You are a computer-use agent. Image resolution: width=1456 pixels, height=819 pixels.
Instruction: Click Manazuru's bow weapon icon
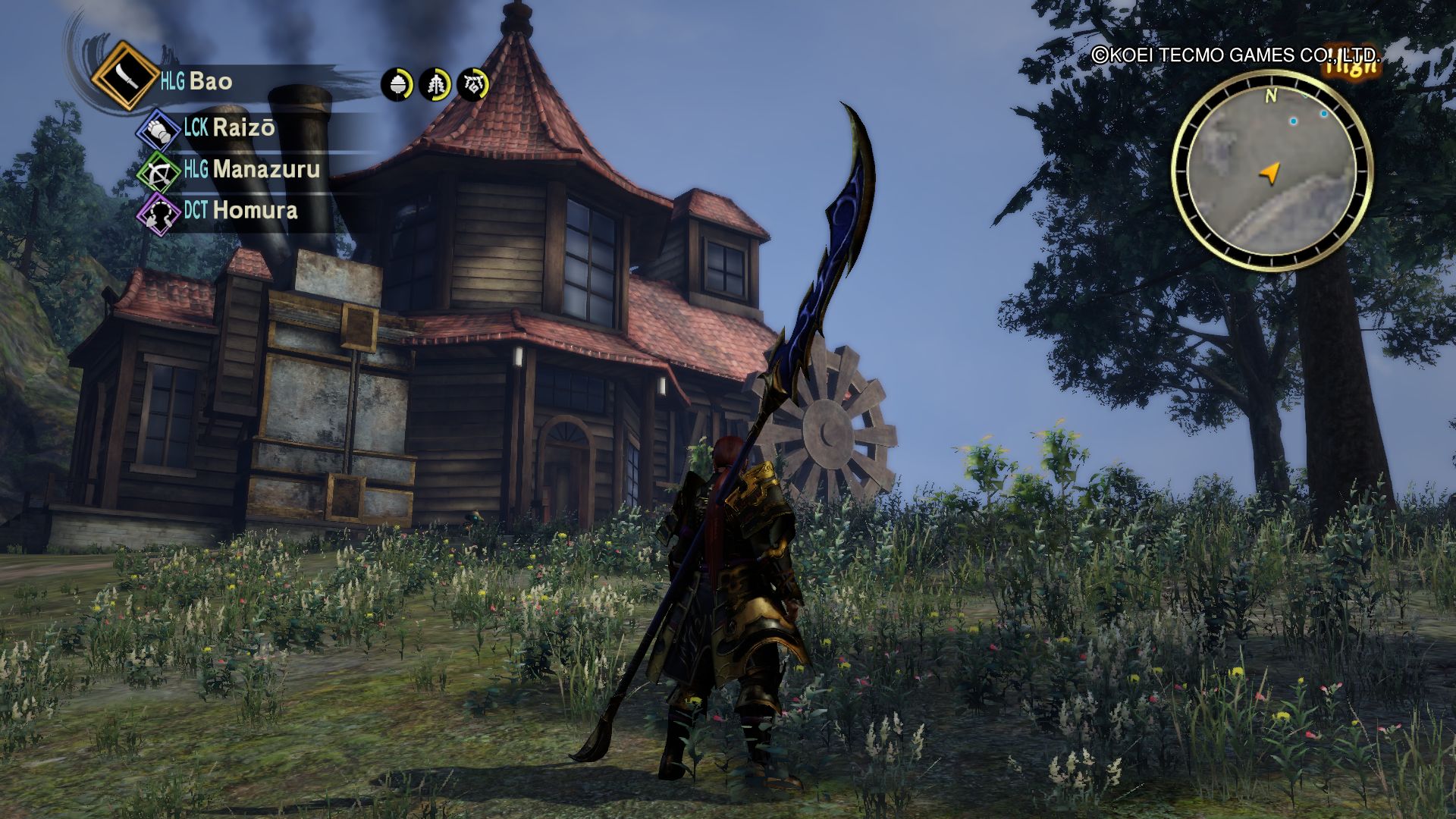tap(159, 172)
